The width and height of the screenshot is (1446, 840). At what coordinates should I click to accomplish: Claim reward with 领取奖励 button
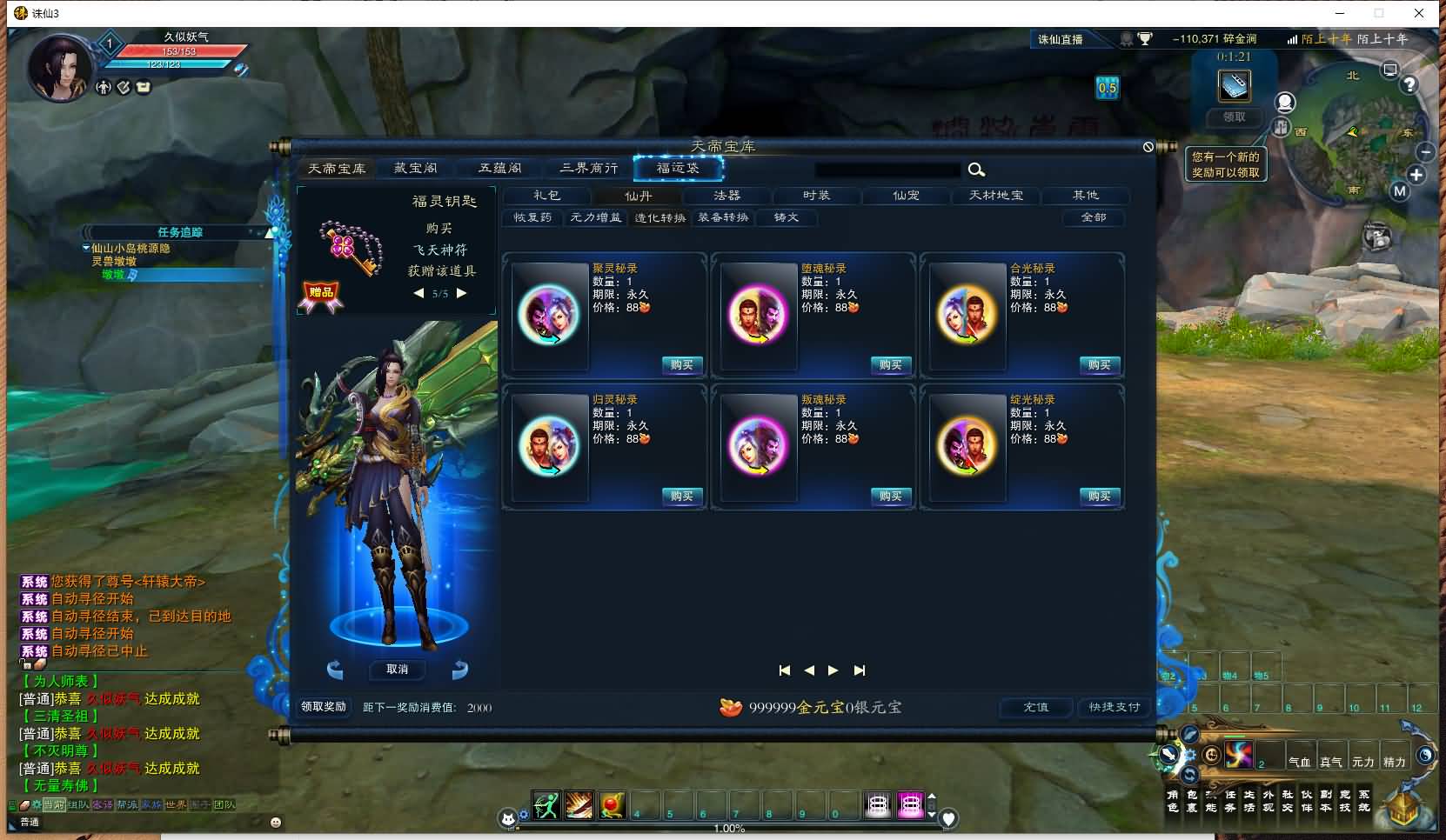(324, 707)
